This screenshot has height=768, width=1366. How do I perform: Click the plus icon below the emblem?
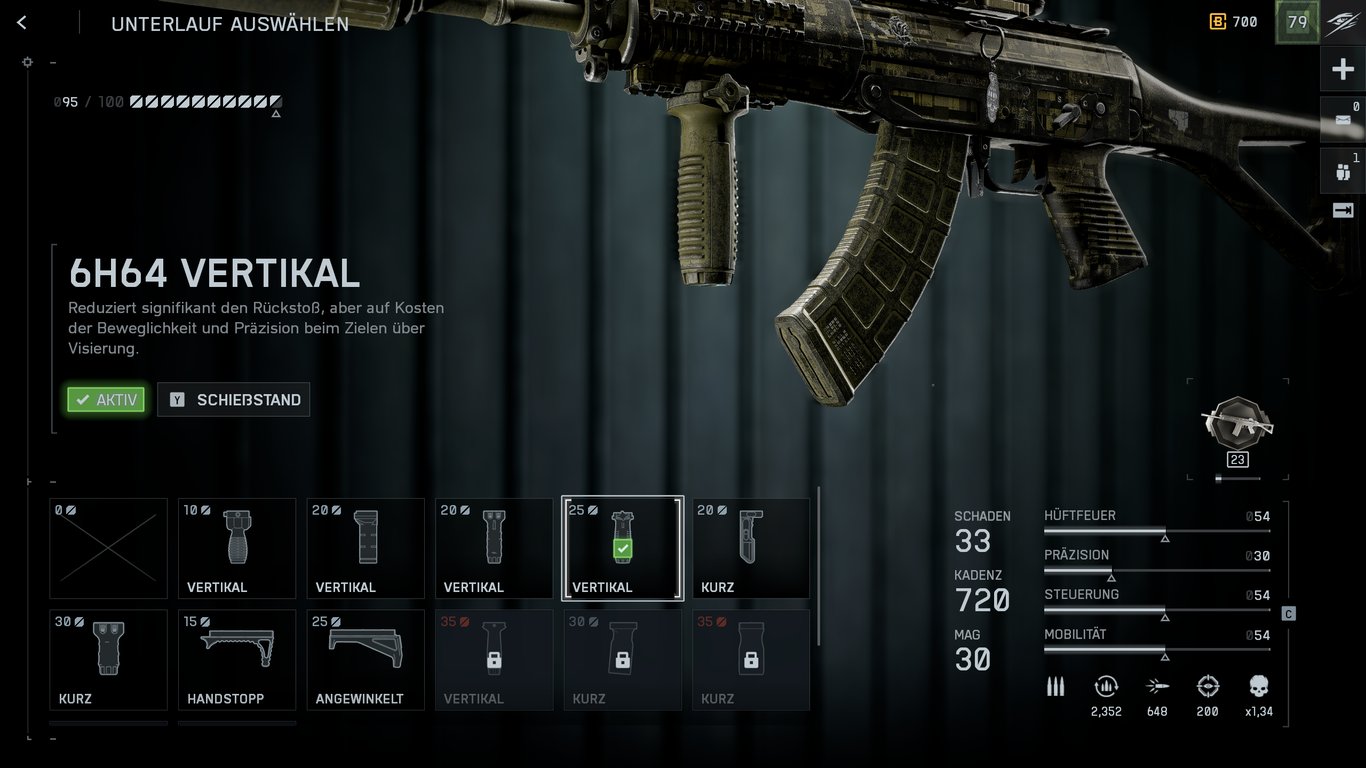click(1343, 68)
